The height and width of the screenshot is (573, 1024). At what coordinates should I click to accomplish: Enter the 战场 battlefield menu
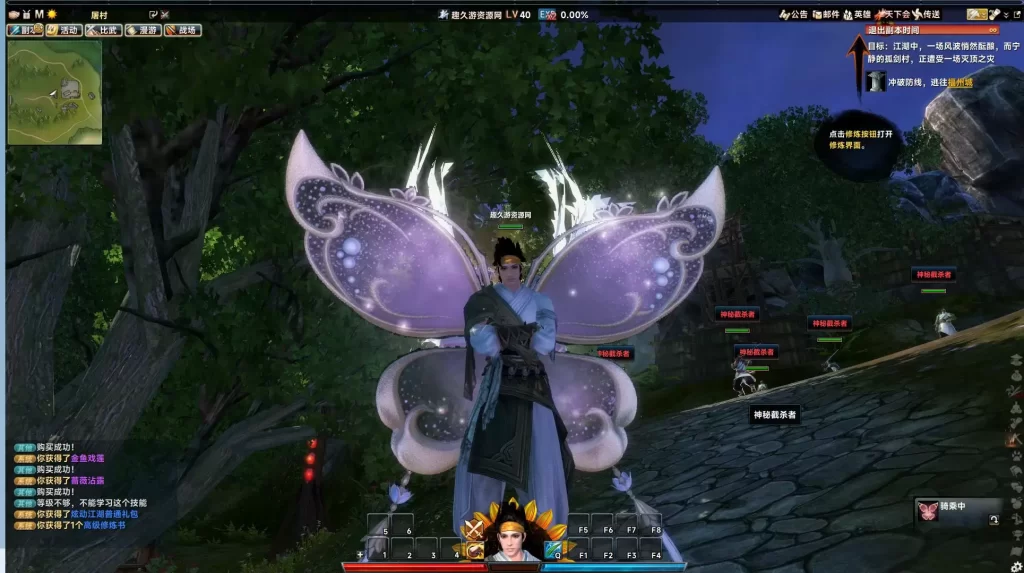(x=182, y=30)
